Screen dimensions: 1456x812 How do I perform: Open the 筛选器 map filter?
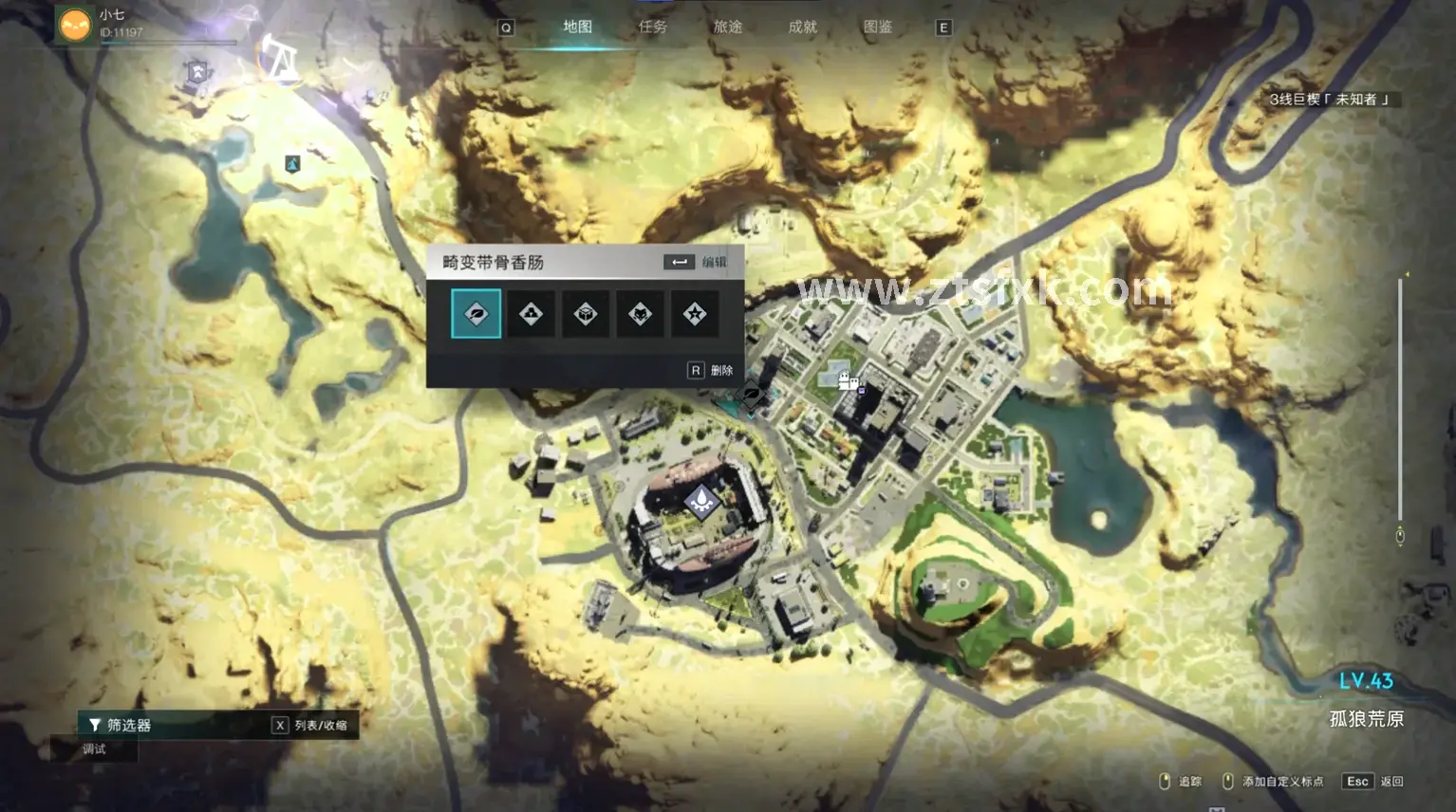point(121,725)
